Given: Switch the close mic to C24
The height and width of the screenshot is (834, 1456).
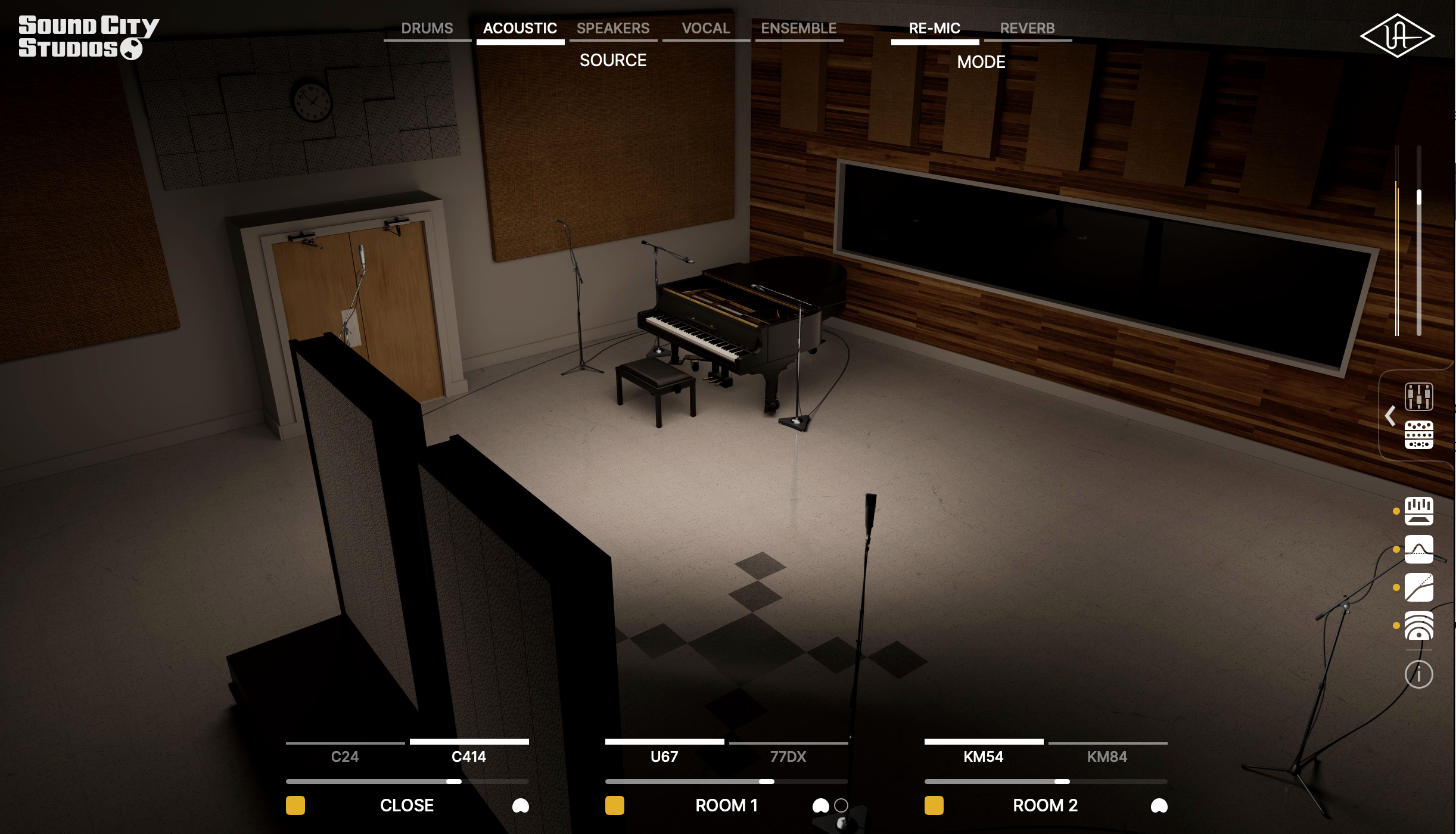Looking at the screenshot, I should point(346,757).
